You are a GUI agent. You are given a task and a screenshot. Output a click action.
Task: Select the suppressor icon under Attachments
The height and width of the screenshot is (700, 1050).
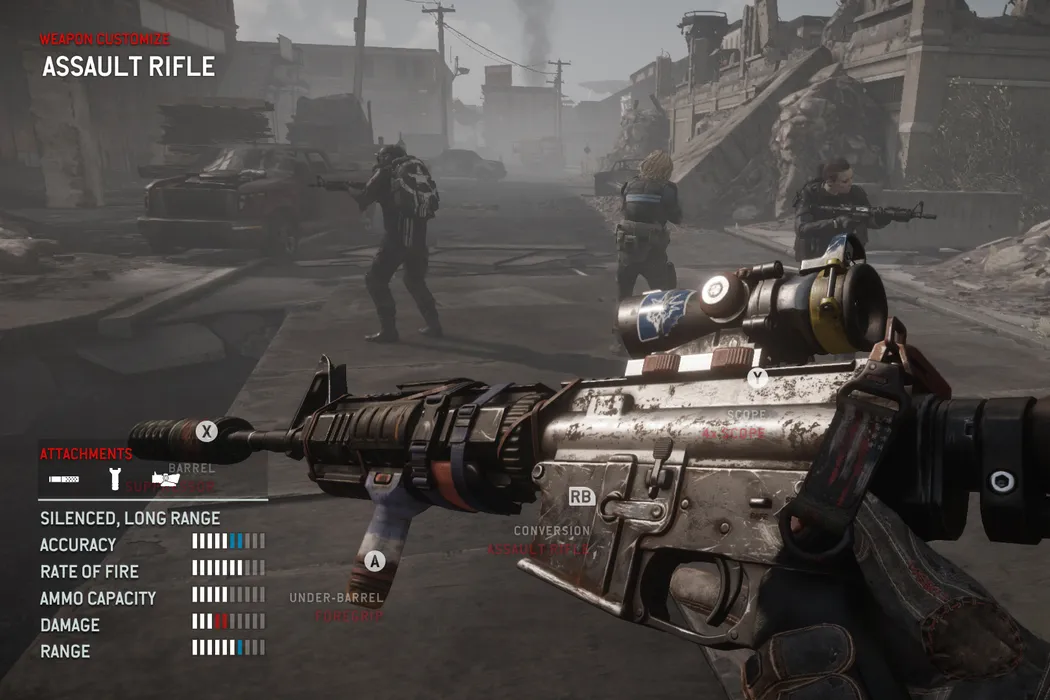point(65,480)
